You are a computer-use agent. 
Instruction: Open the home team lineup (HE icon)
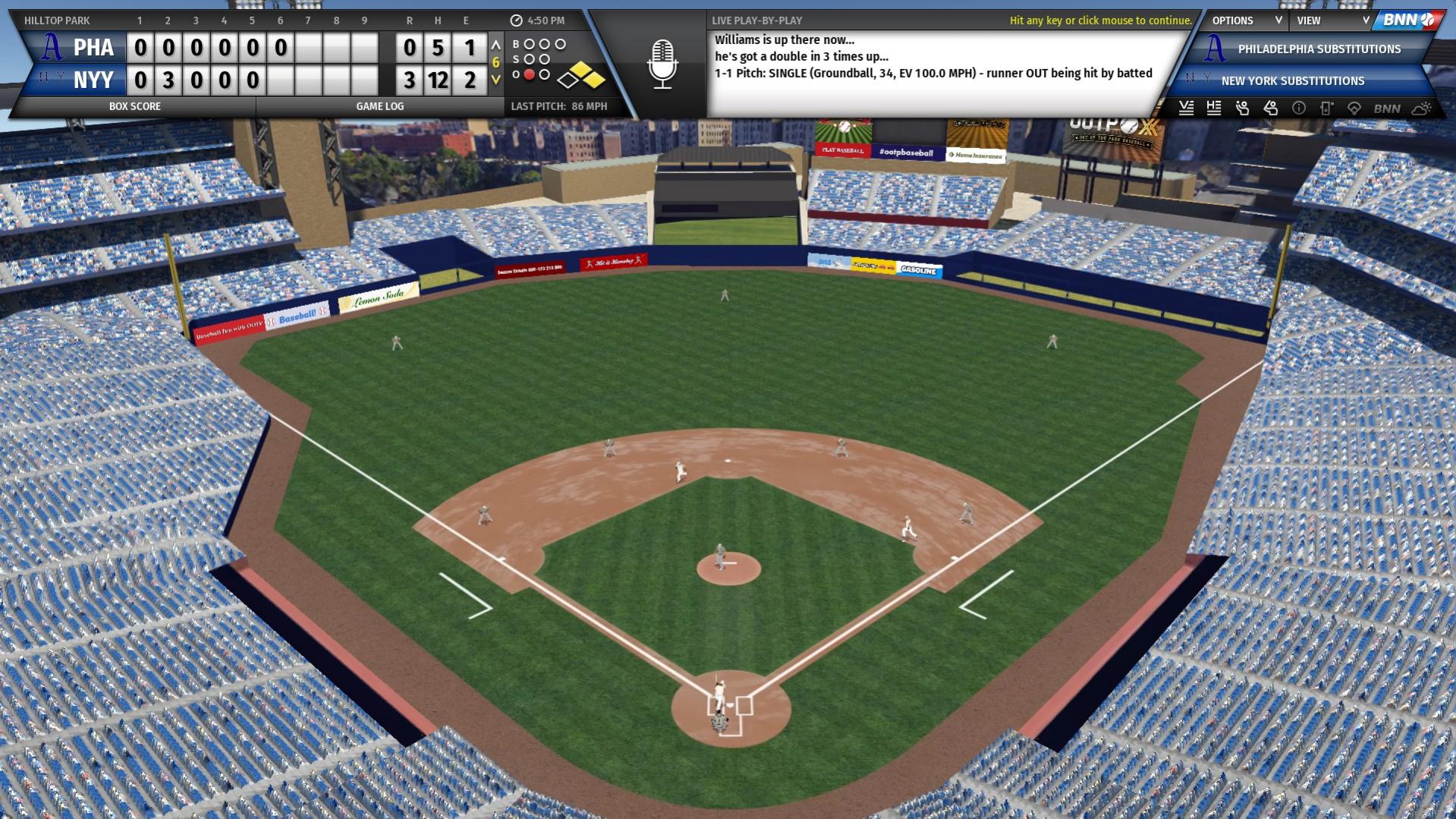(x=1213, y=109)
